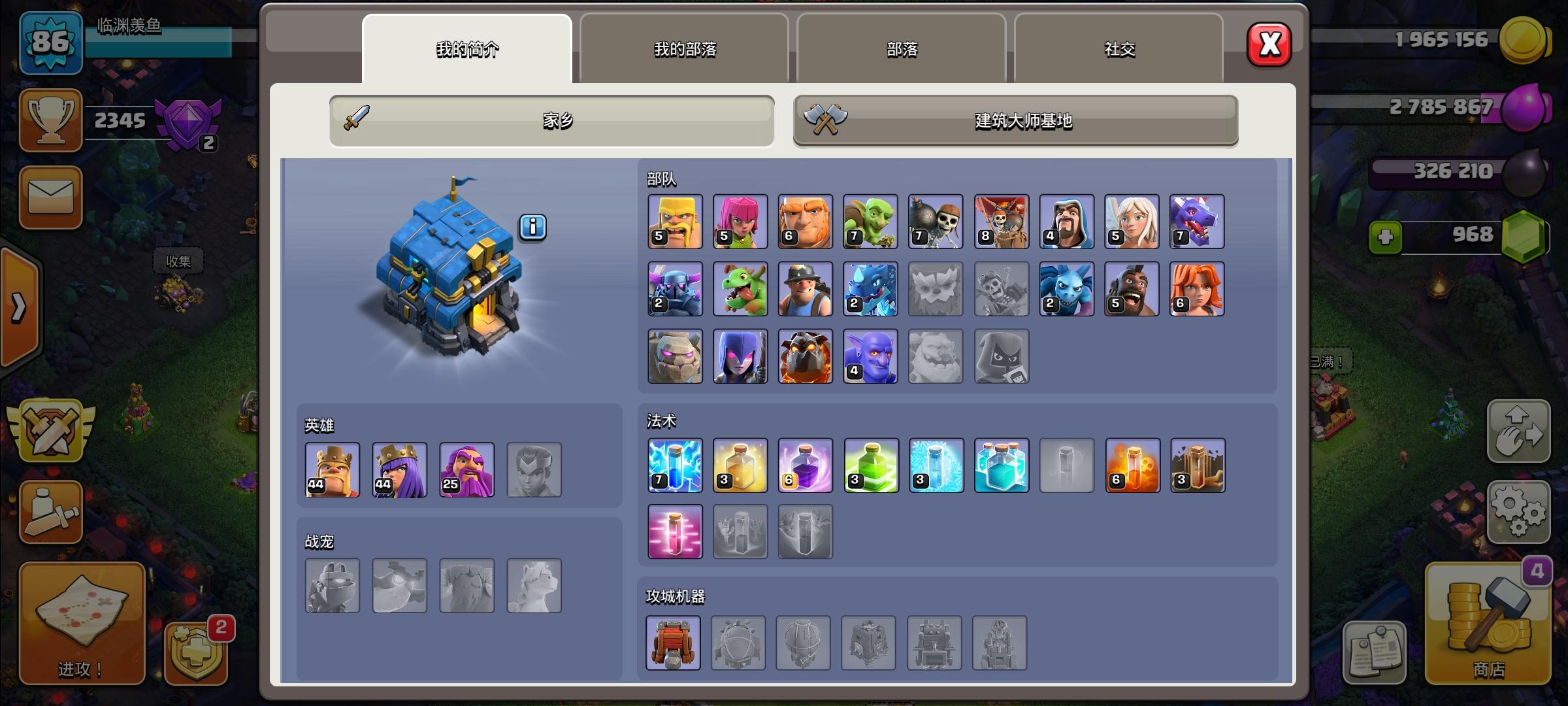Switch to the 社交 tab

tap(1119, 49)
